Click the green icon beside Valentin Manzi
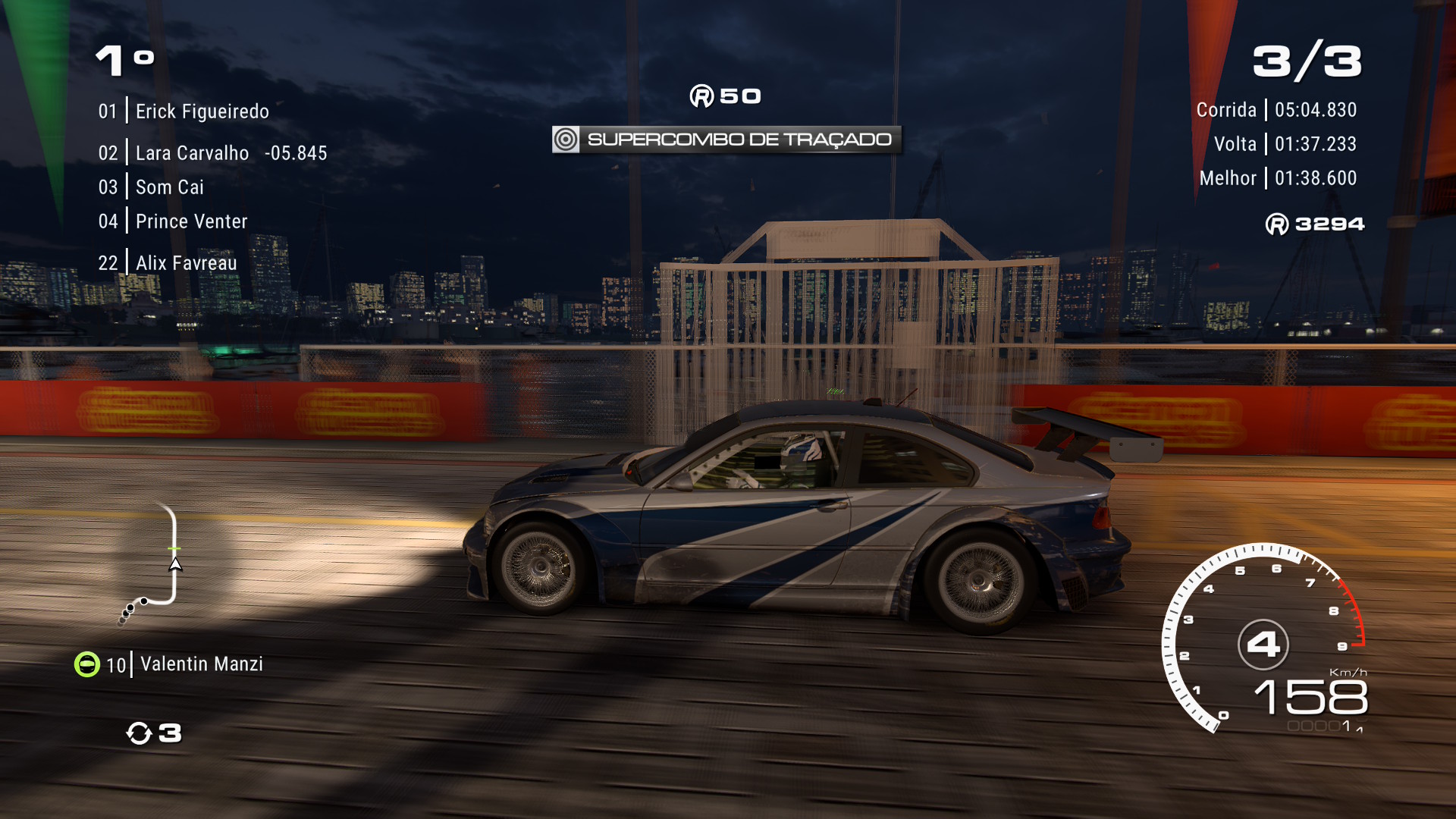The width and height of the screenshot is (1456, 819). click(87, 664)
